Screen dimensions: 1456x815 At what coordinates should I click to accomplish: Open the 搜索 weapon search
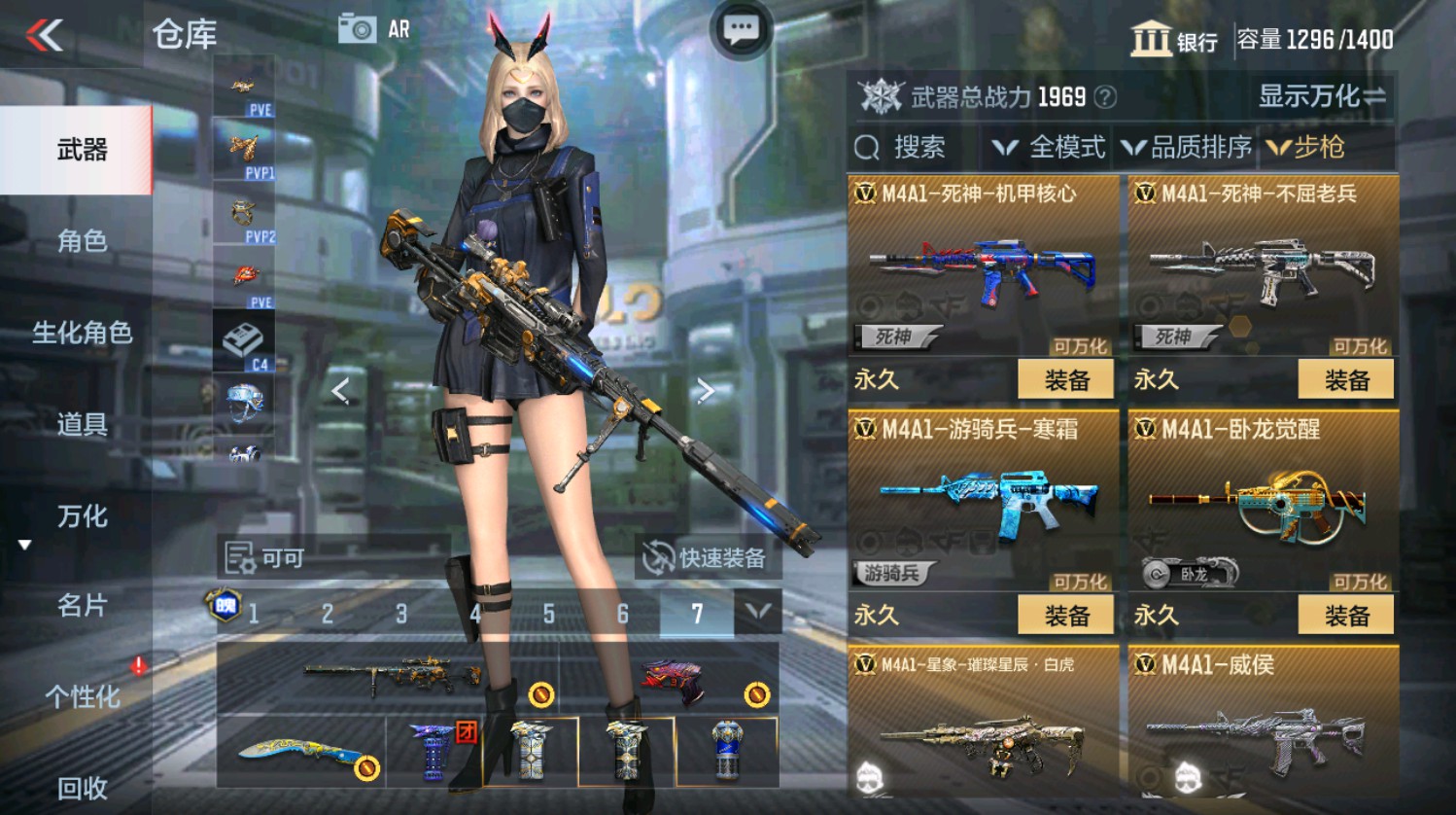[903, 148]
